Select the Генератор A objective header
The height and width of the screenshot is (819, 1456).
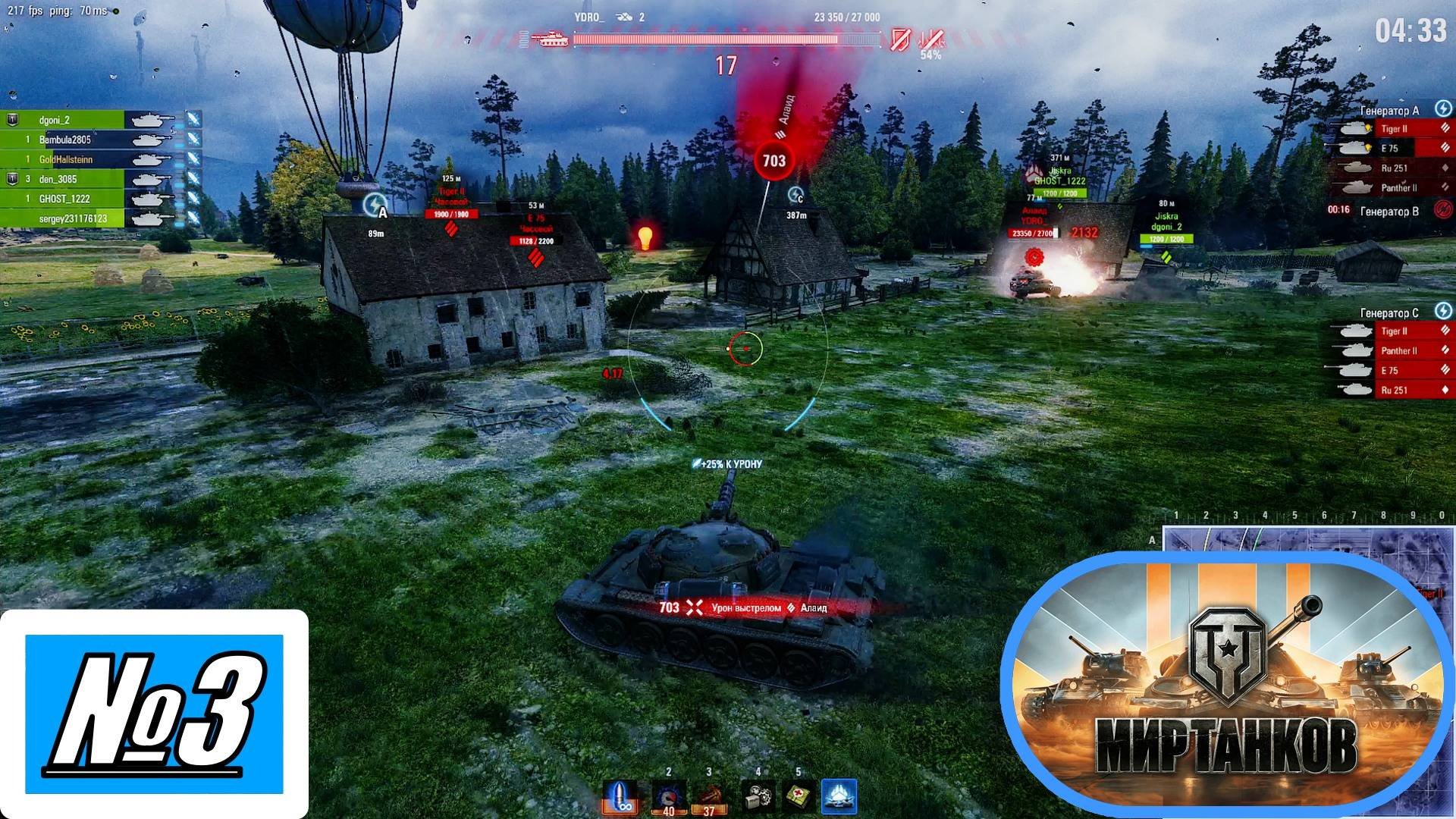[x=1389, y=111]
